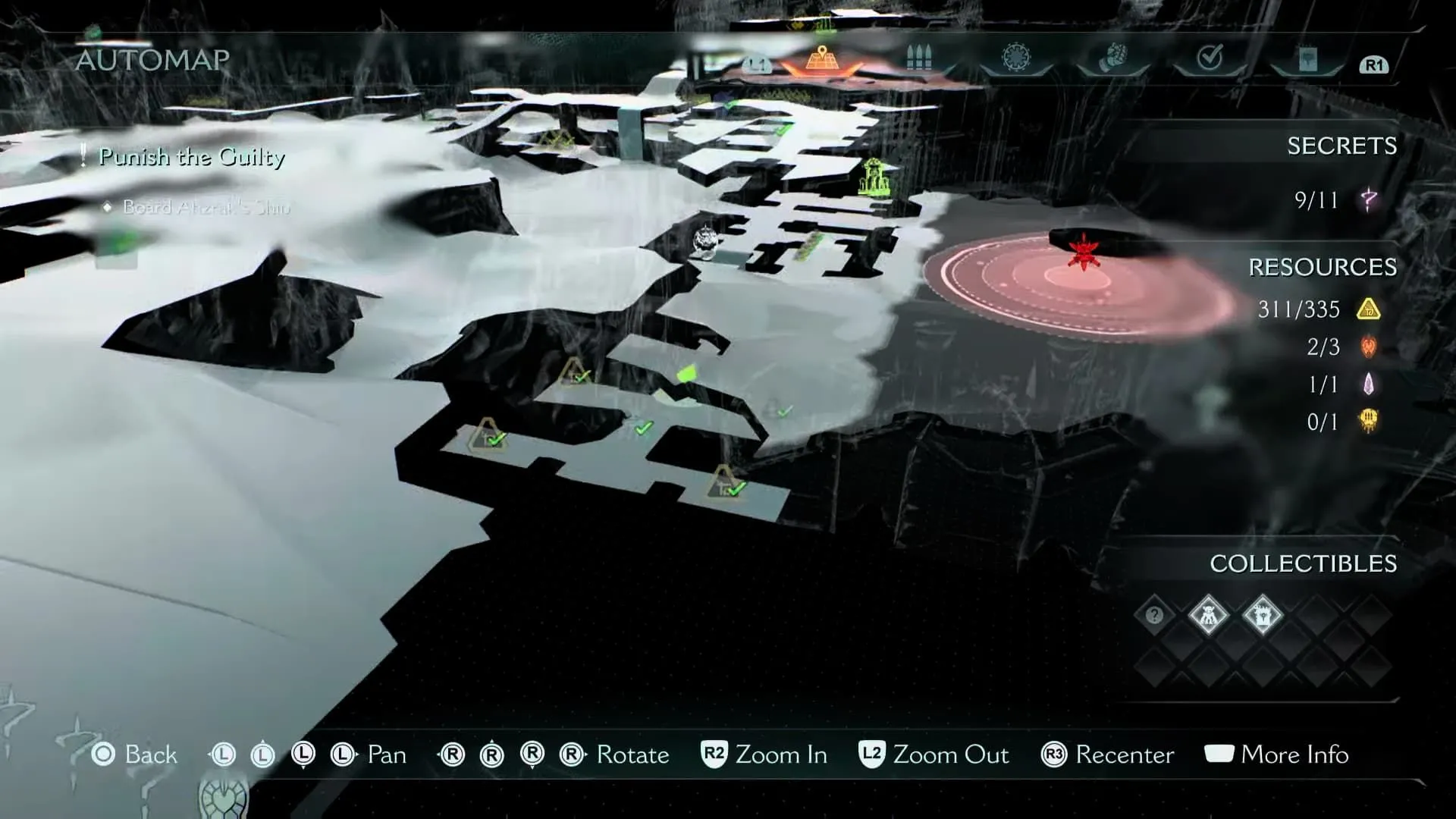Image resolution: width=1456 pixels, height=819 pixels.
Task: Open the checkmark challenges tab
Action: (x=1210, y=58)
